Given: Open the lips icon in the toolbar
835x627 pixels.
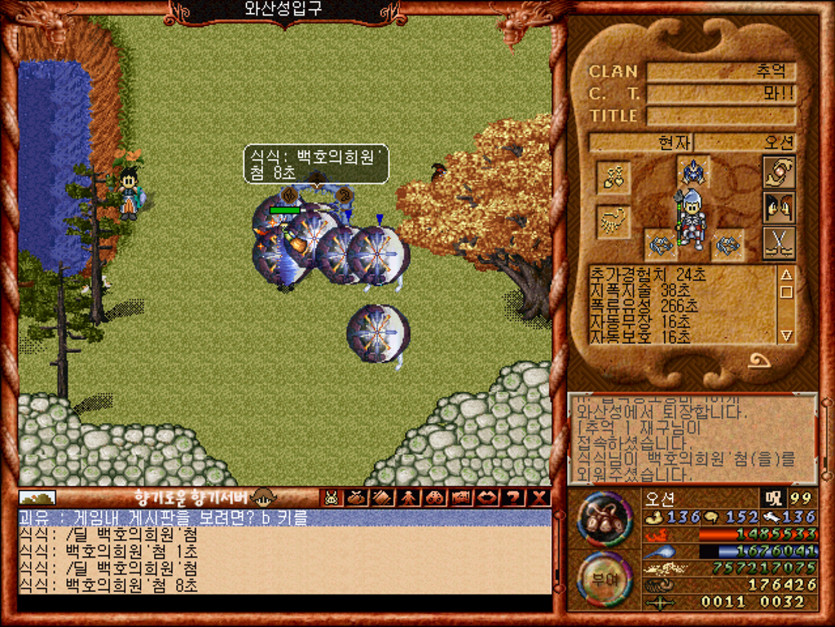Looking at the screenshot, I should (488, 497).
